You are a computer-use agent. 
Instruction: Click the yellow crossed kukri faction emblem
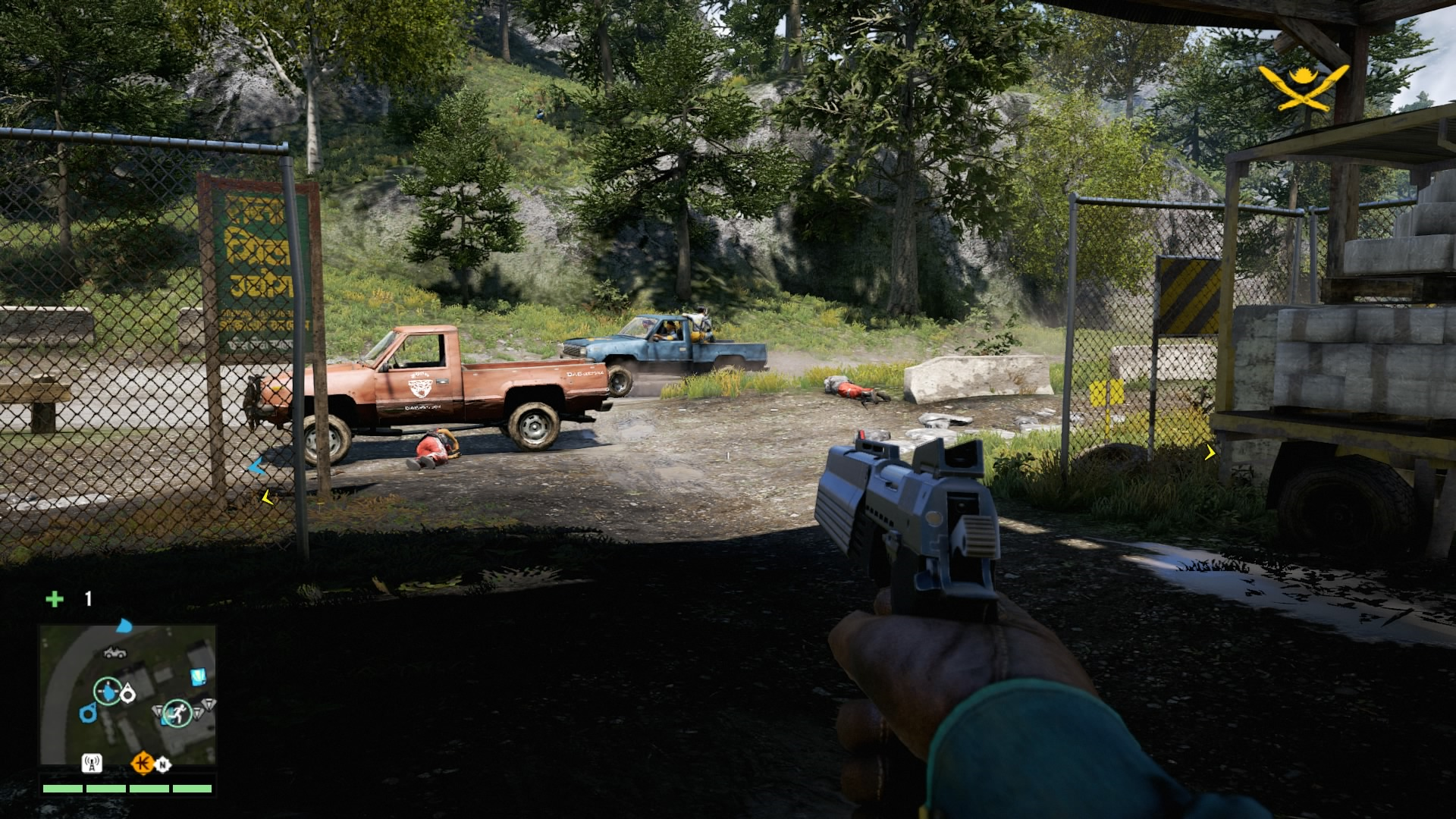pyautogui.click(x=1304, y=87)
